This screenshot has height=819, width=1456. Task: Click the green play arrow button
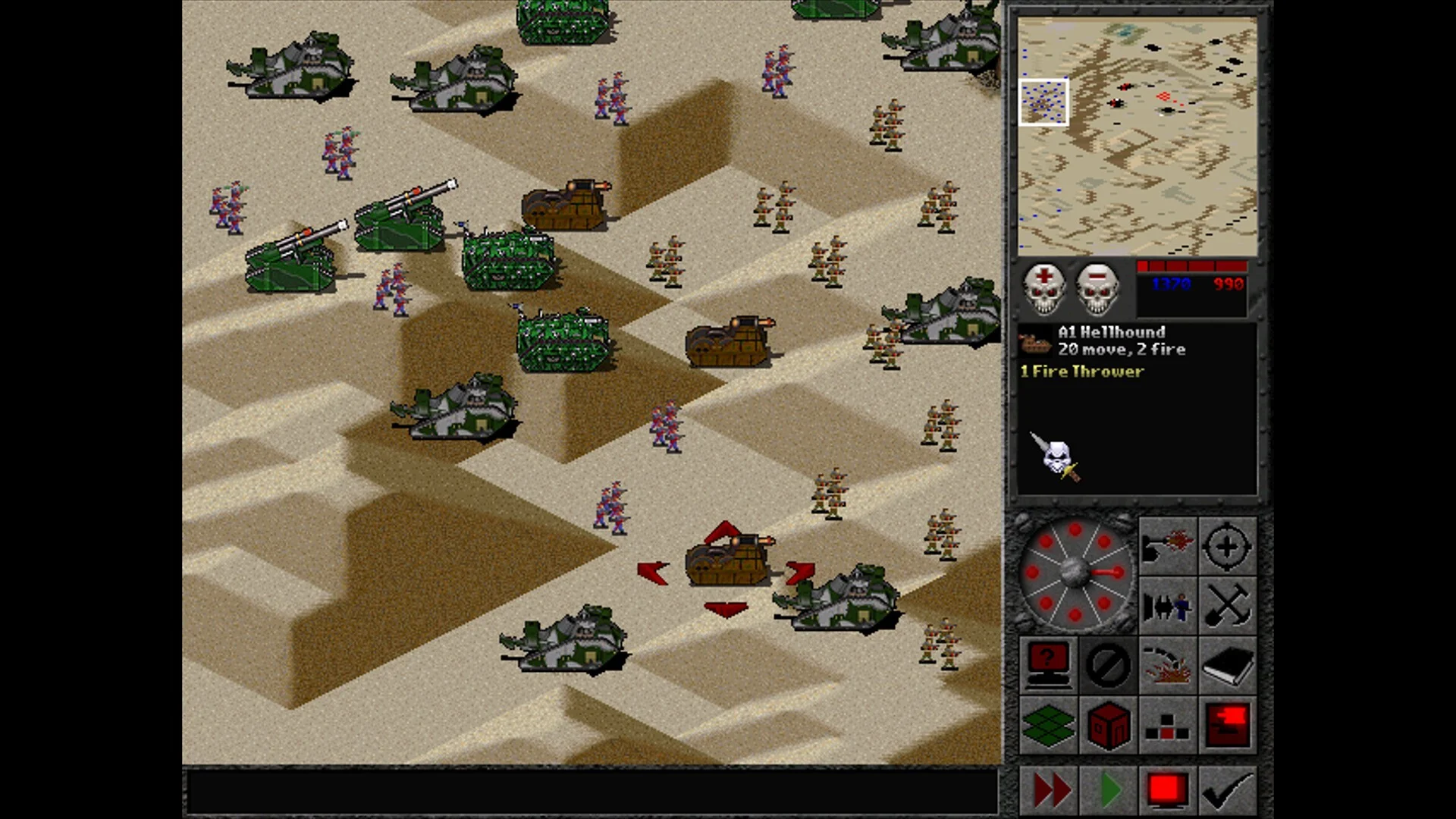click(1109, 790)
